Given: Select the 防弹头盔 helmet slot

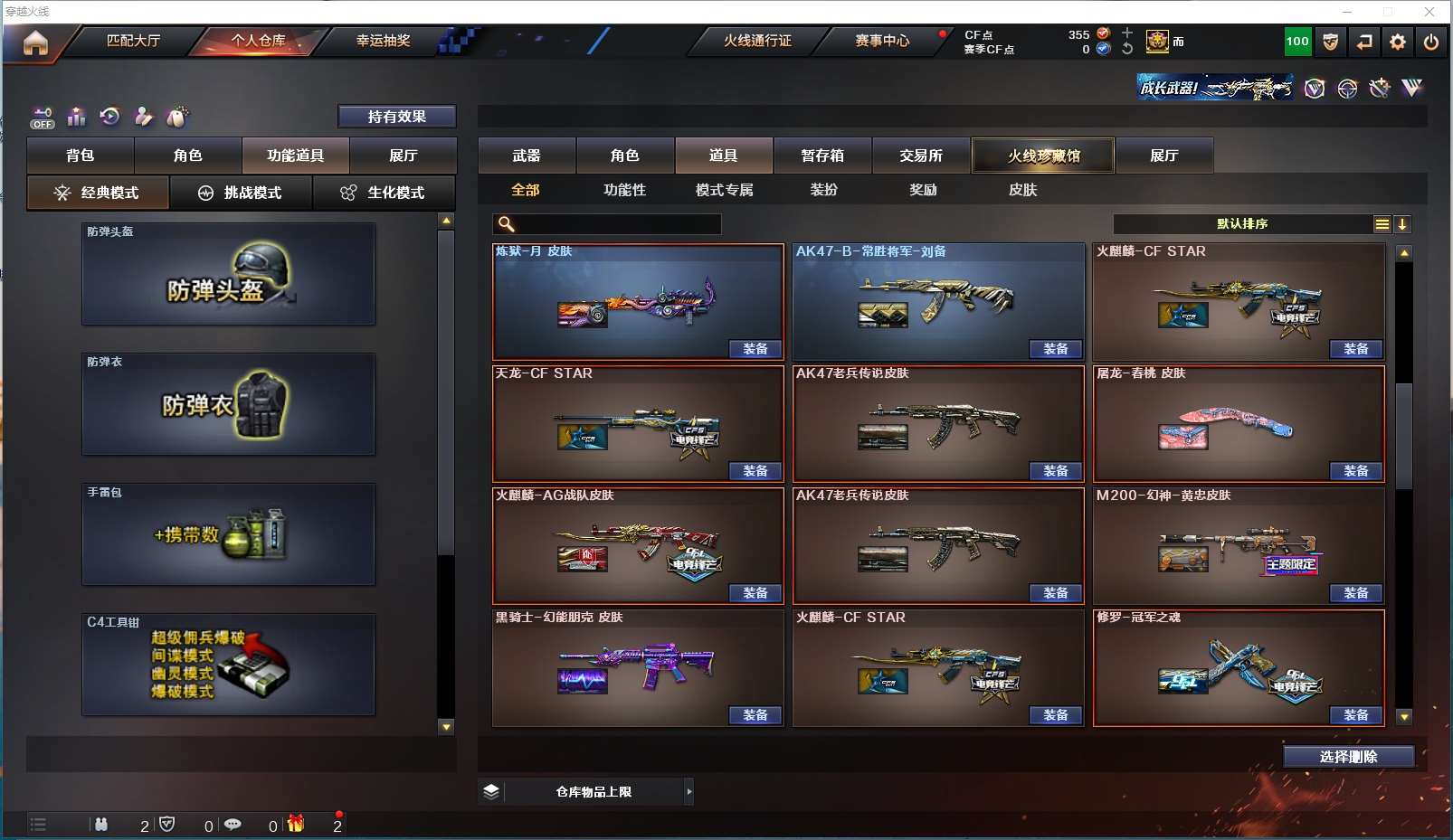Looking at the screenshot, I should [x=228, y=275].
